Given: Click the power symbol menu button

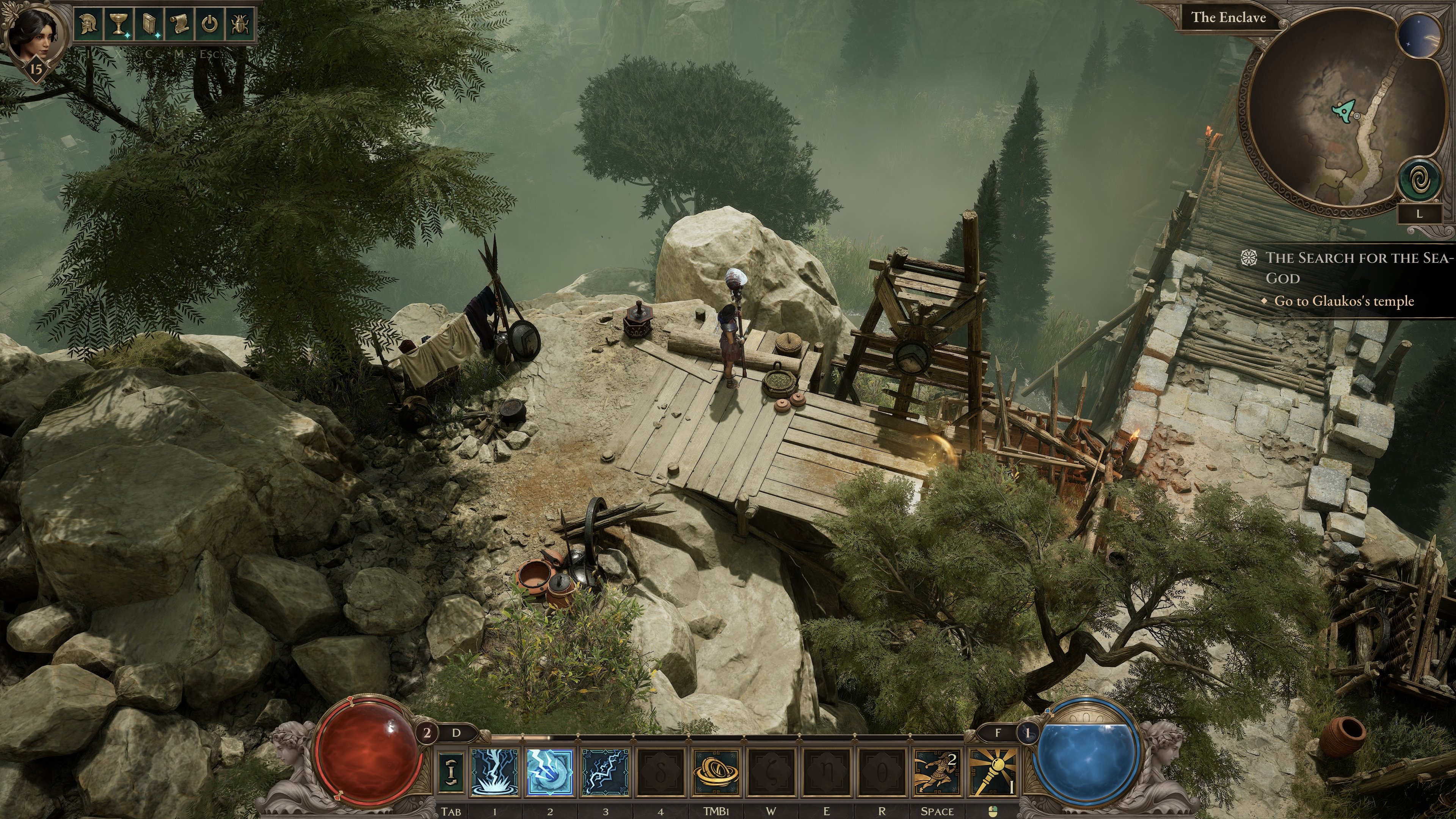Looking at the screenshot, I should 210,24.
